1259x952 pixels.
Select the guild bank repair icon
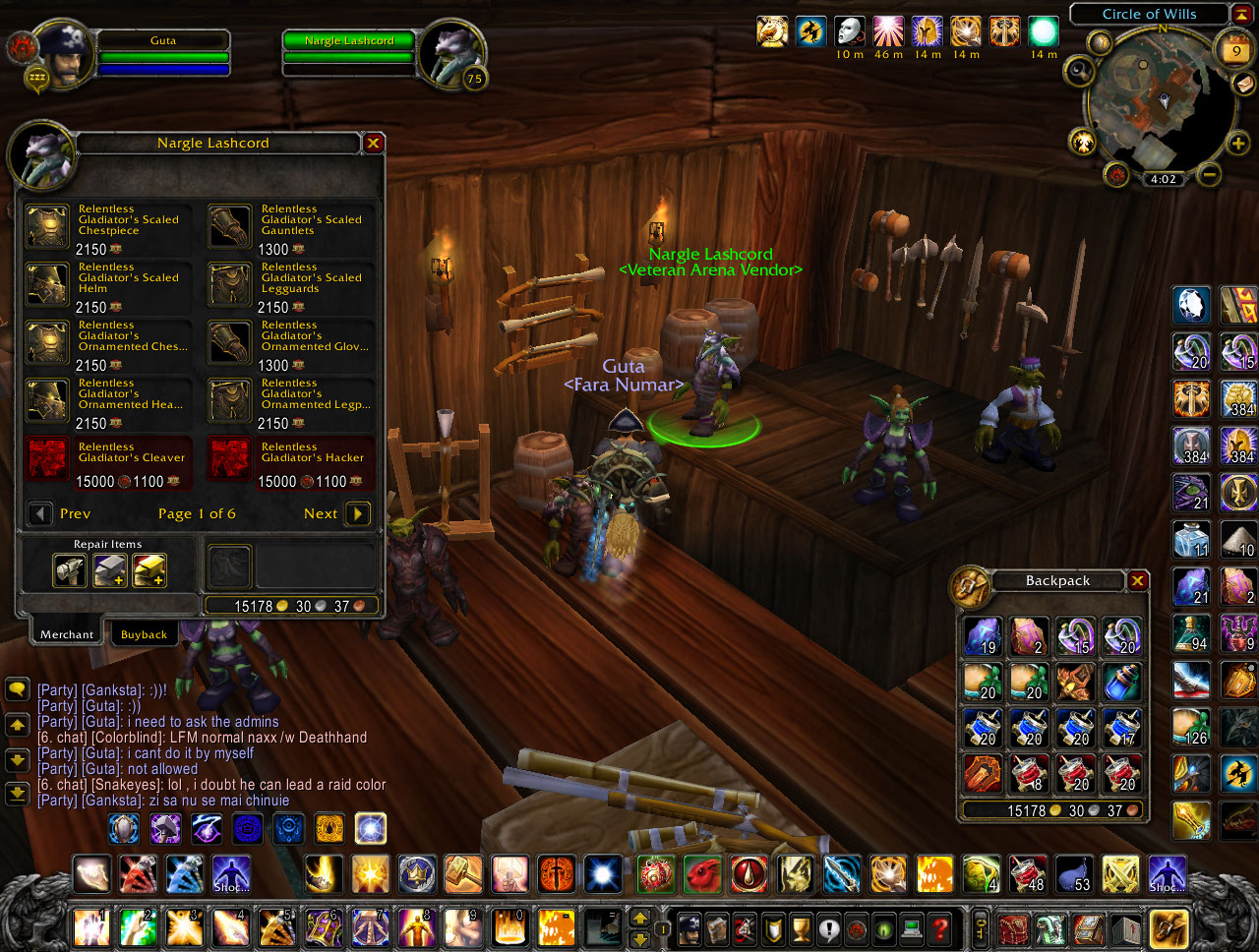point(149,570)
